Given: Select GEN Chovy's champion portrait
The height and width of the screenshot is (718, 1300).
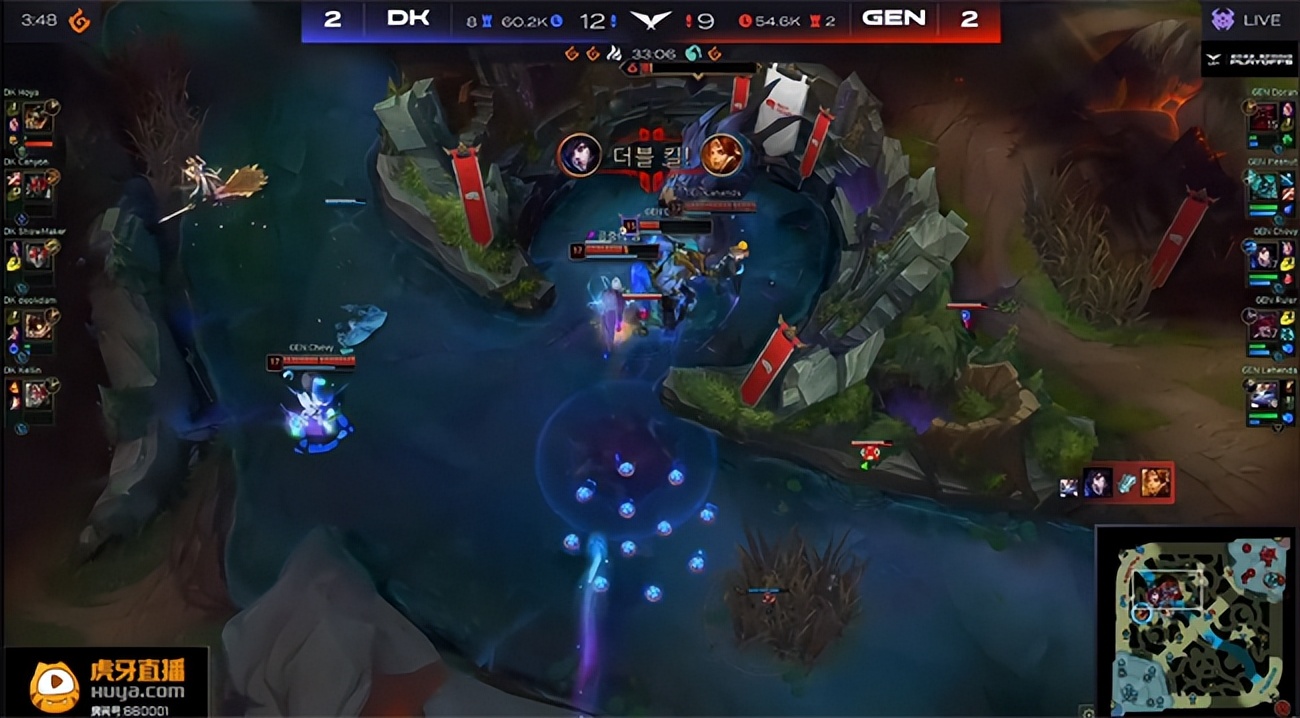Looking at the screenshot, I should click(x=1262, y=256).
